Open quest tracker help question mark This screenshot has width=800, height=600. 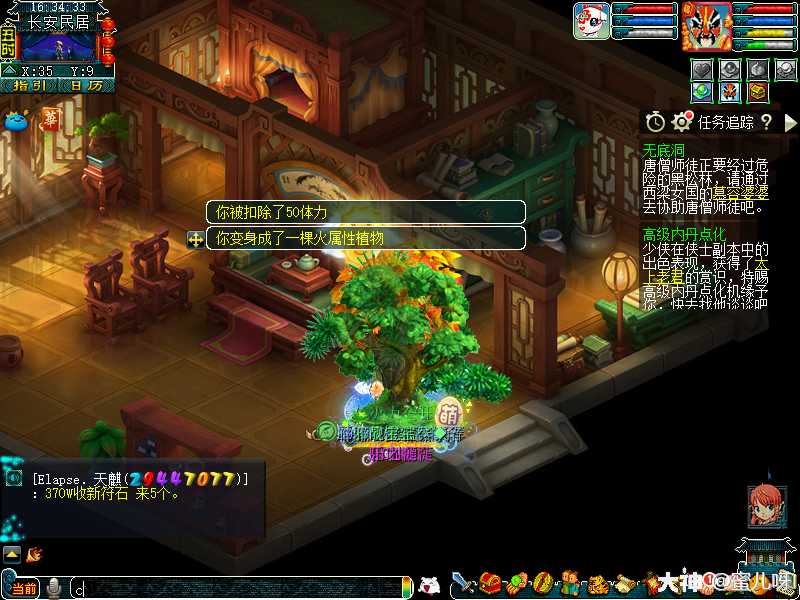tap(766, 121)
